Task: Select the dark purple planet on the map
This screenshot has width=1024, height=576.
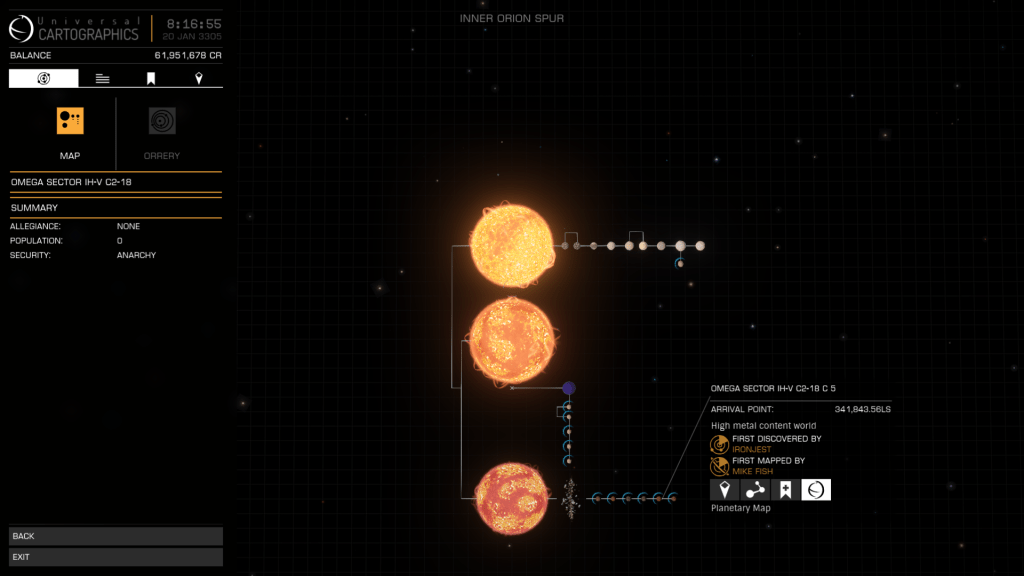Action: (x=568, y=388)
